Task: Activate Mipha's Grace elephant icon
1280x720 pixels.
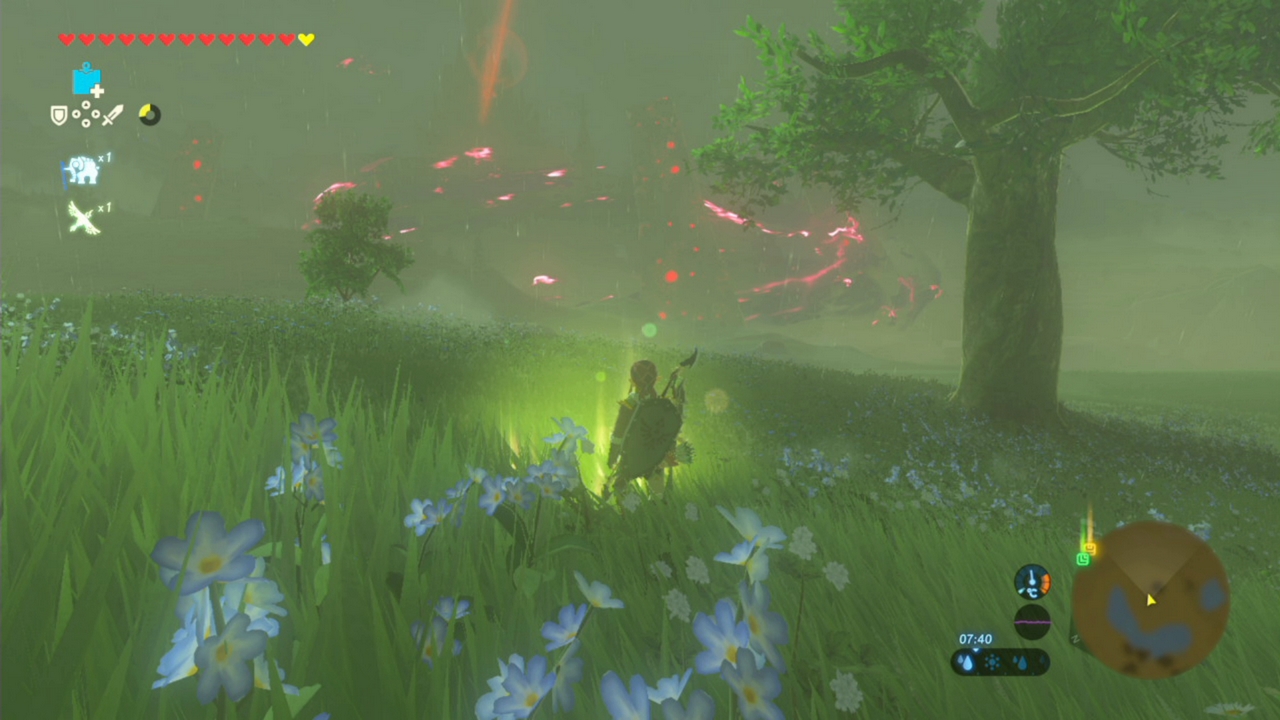Action: point(83,170)
